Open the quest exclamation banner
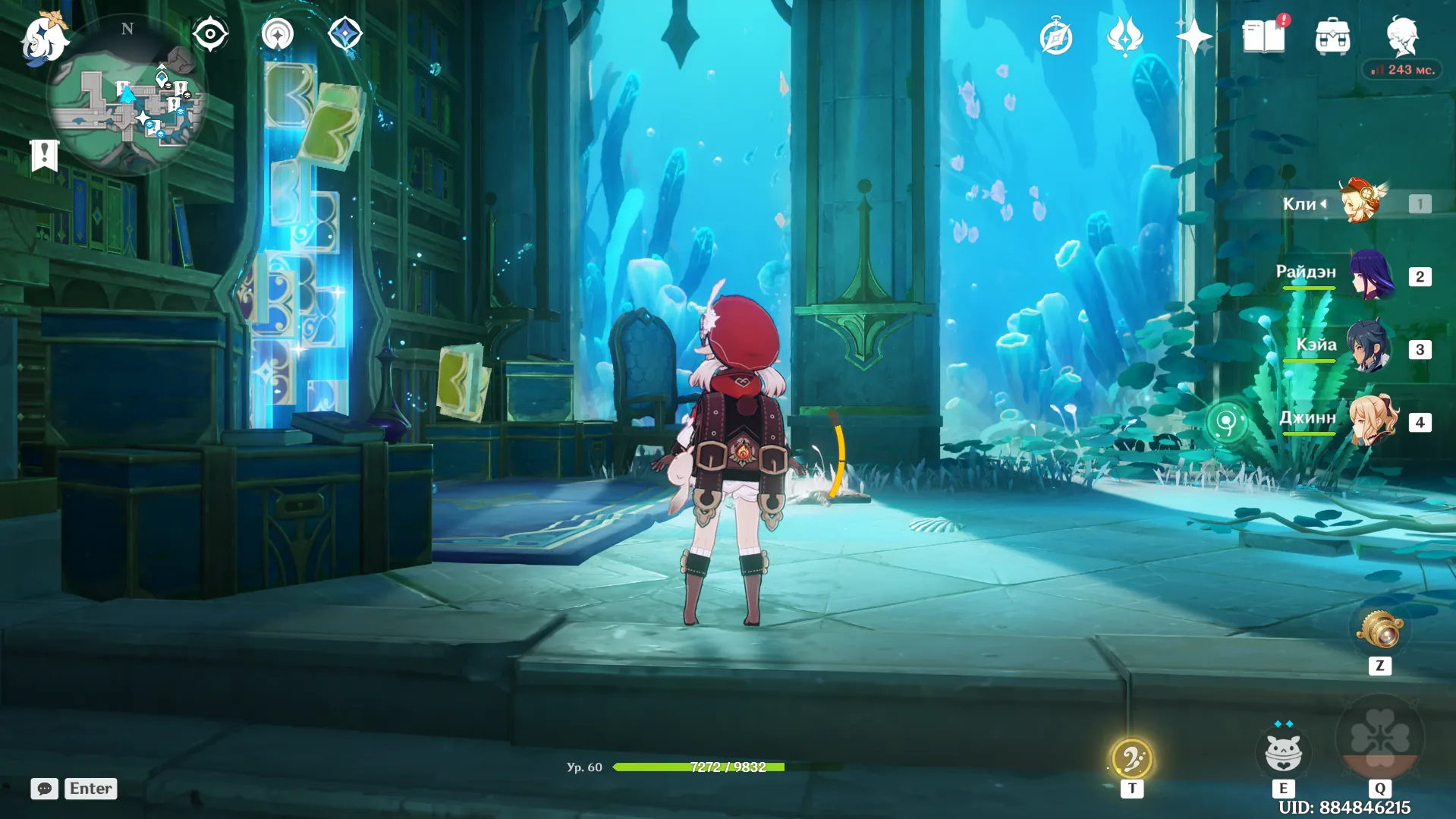1456x819 pixels. 44,156
